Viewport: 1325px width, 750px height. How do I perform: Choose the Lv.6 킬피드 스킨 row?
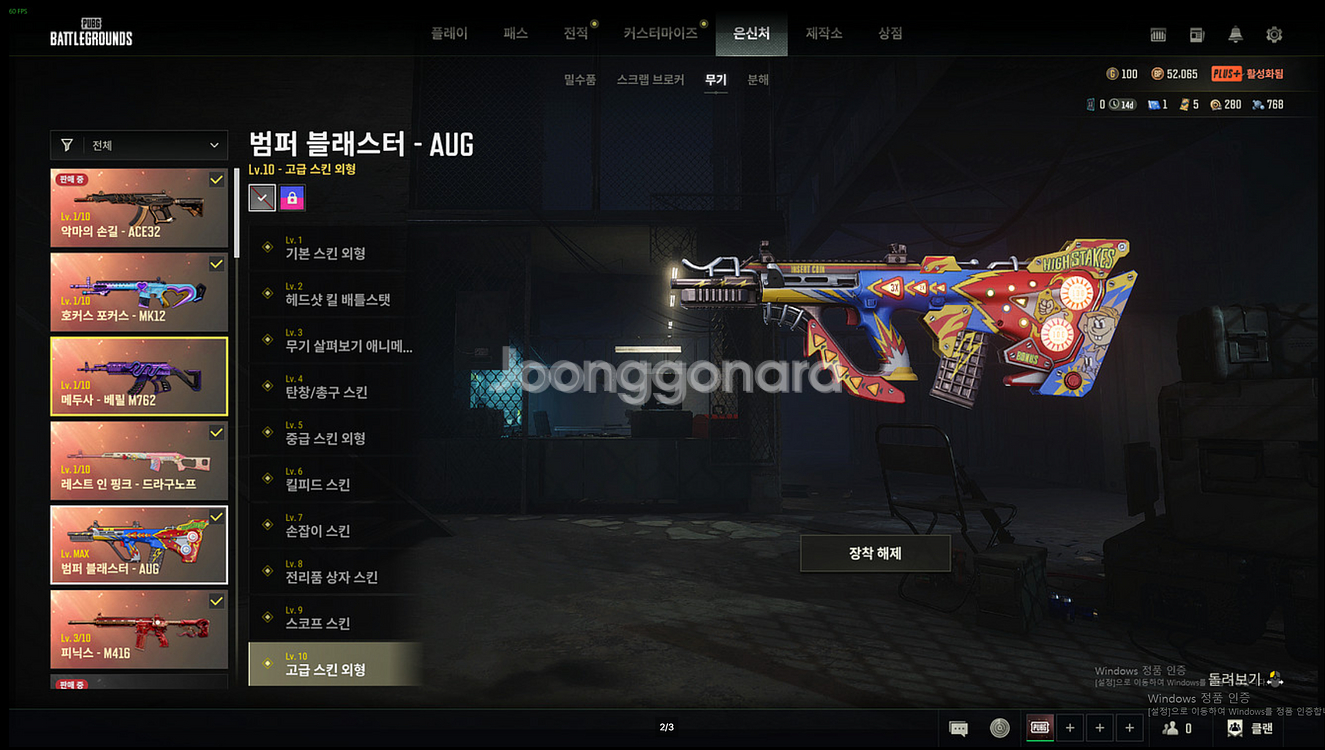click(335, 479)
